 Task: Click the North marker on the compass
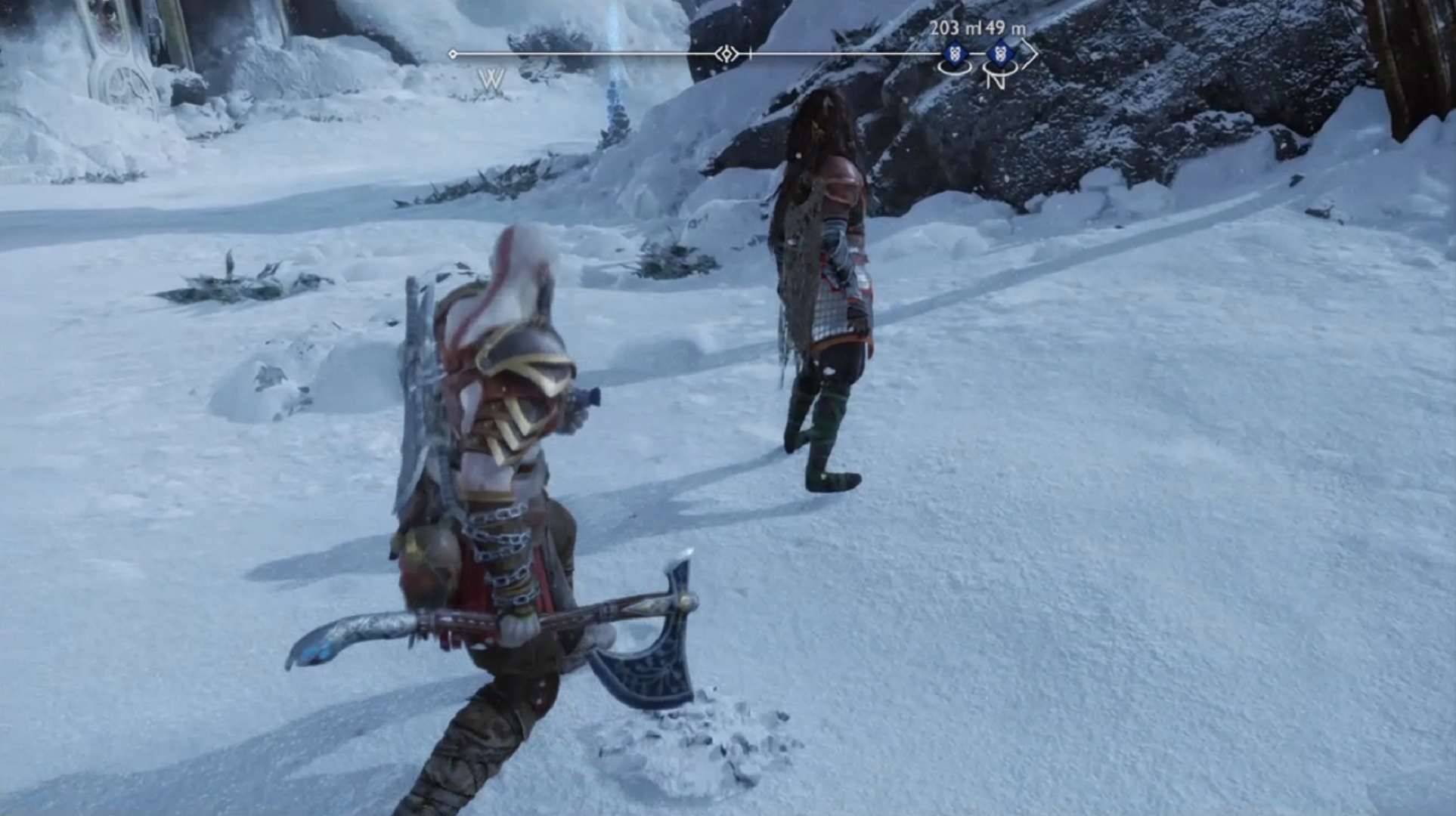[996, 79]
